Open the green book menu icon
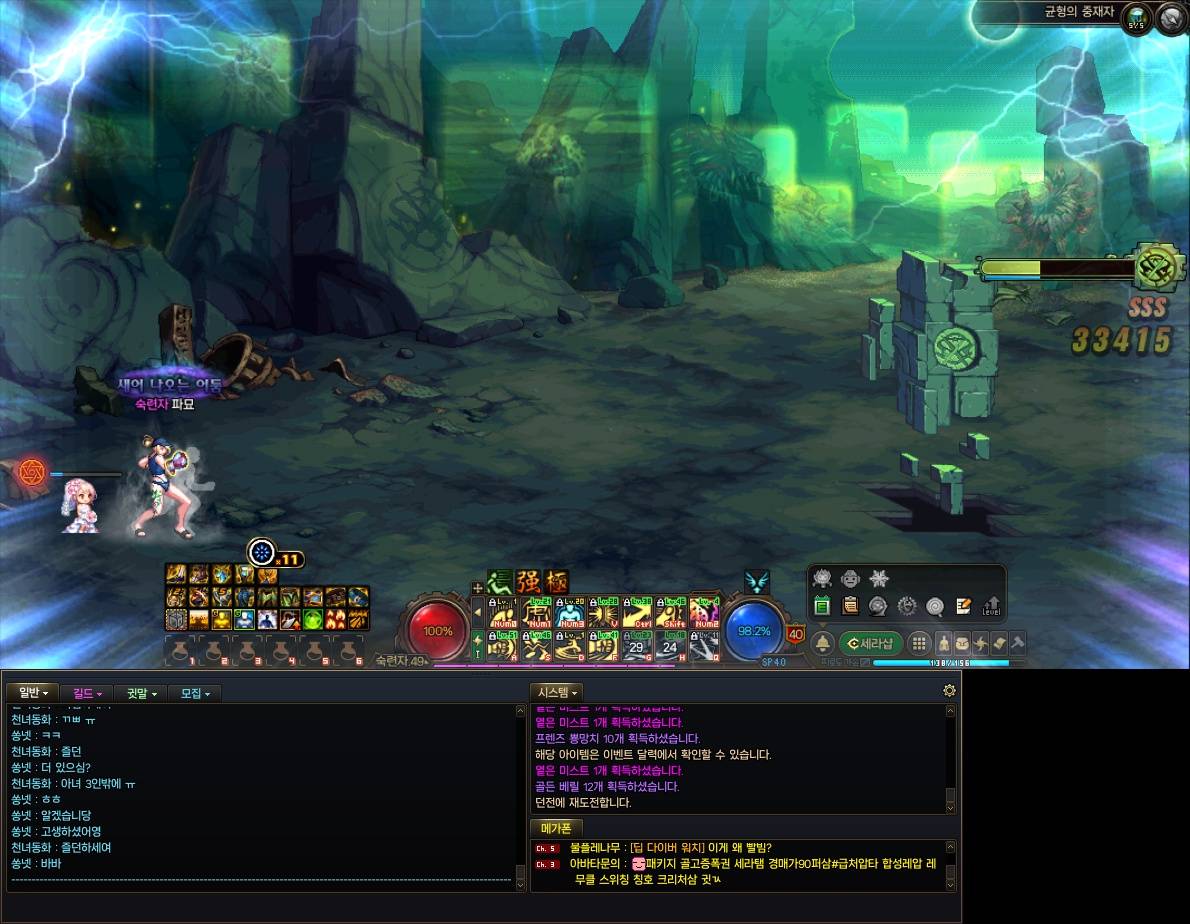The image size is (1190, 924). 822,605
